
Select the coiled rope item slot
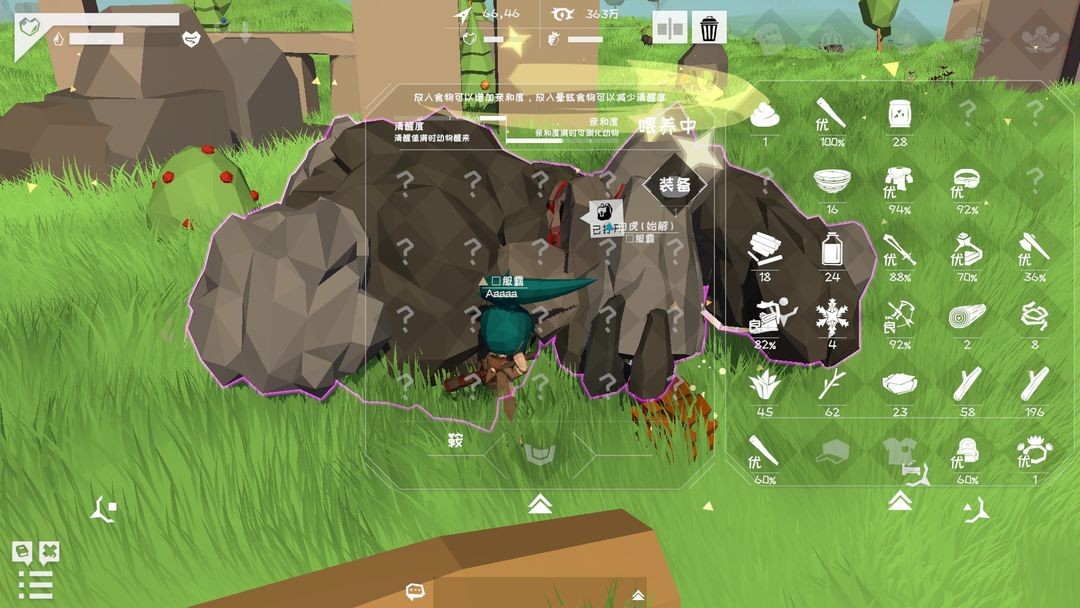click(1034, 317)
